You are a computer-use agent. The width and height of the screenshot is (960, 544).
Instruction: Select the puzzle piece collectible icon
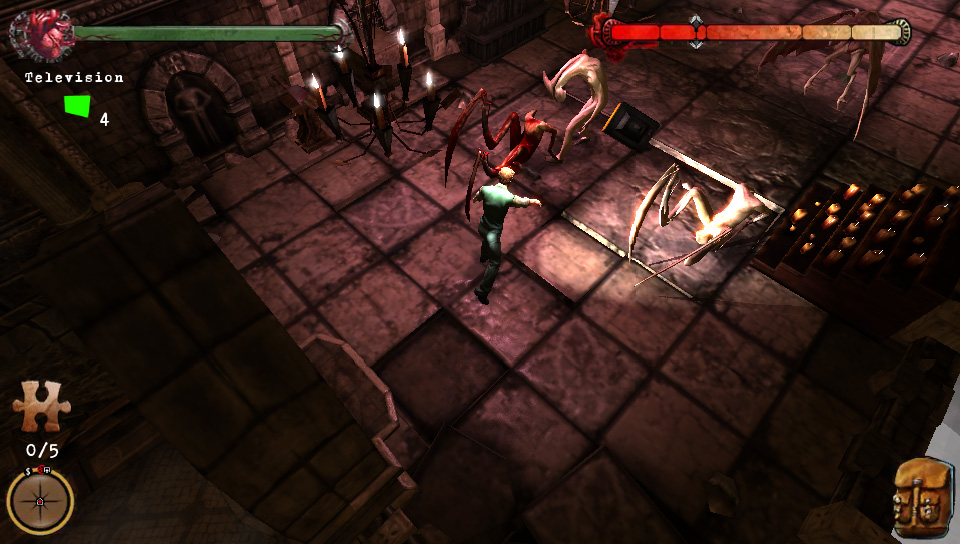point(38,408)
